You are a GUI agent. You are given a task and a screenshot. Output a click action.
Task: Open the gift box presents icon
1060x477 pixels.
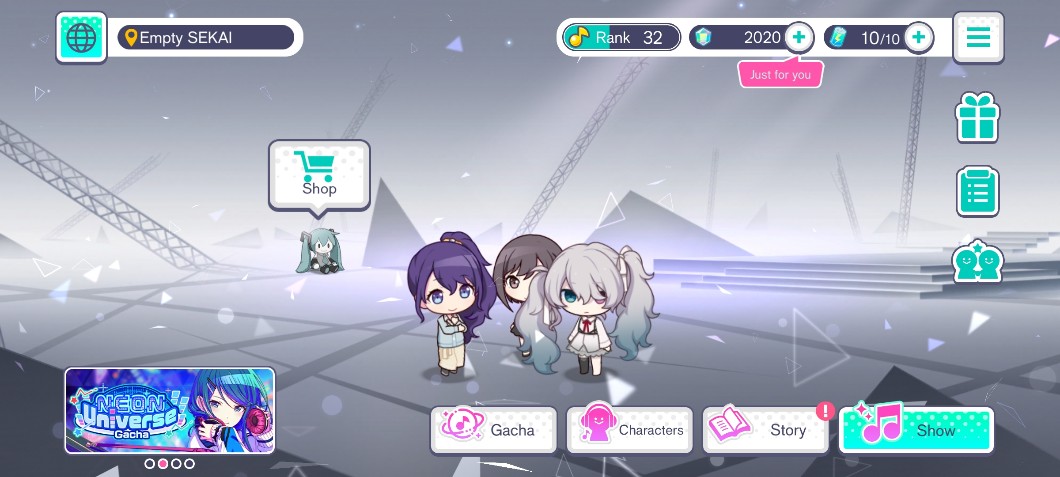[978, 119]
